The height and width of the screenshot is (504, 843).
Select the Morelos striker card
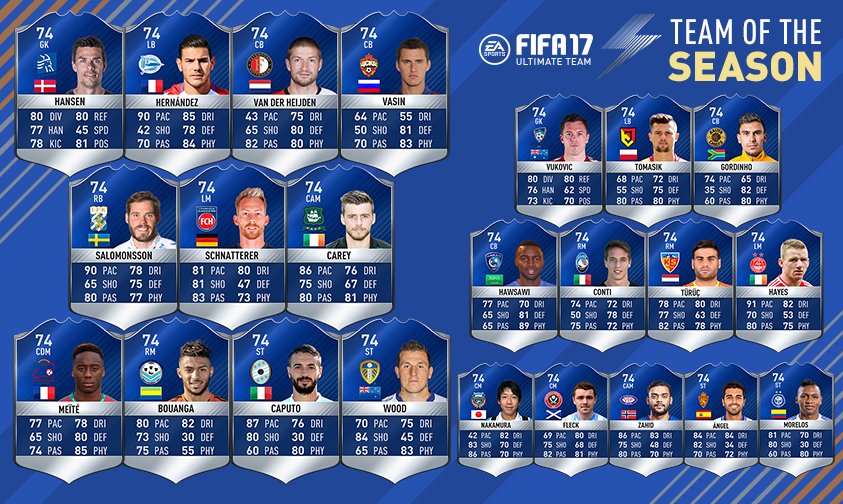tap(797, 415)
